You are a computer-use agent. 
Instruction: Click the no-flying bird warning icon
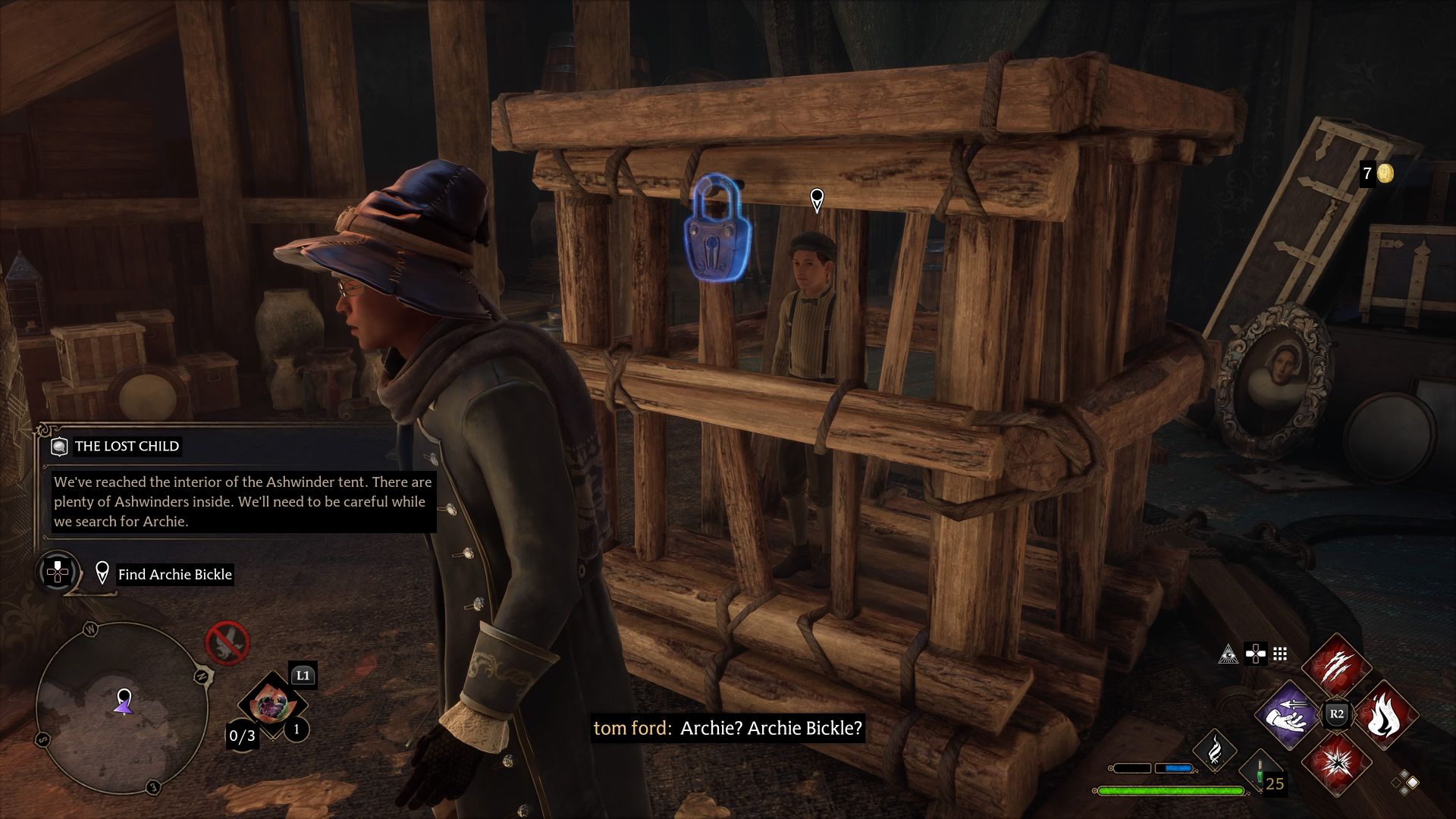pos(227,643)
